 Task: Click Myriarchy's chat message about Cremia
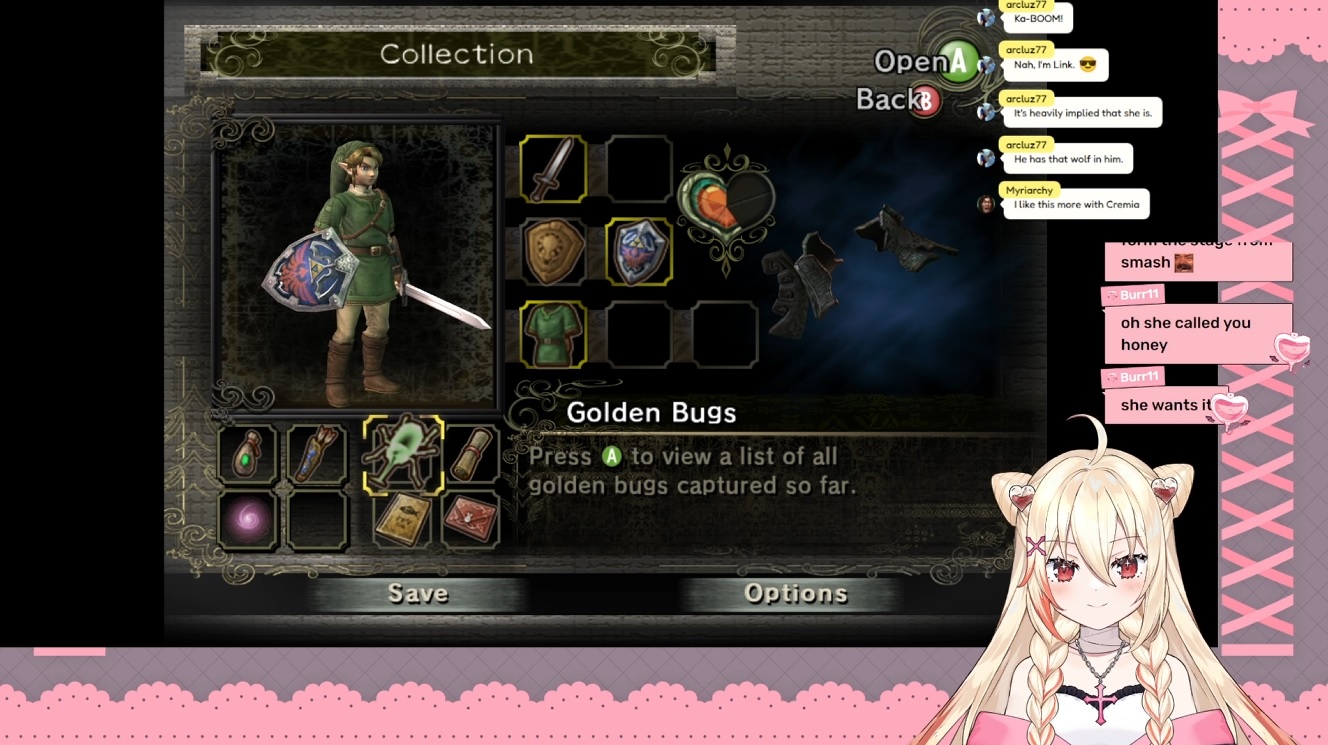click(x=1077, y=205)
